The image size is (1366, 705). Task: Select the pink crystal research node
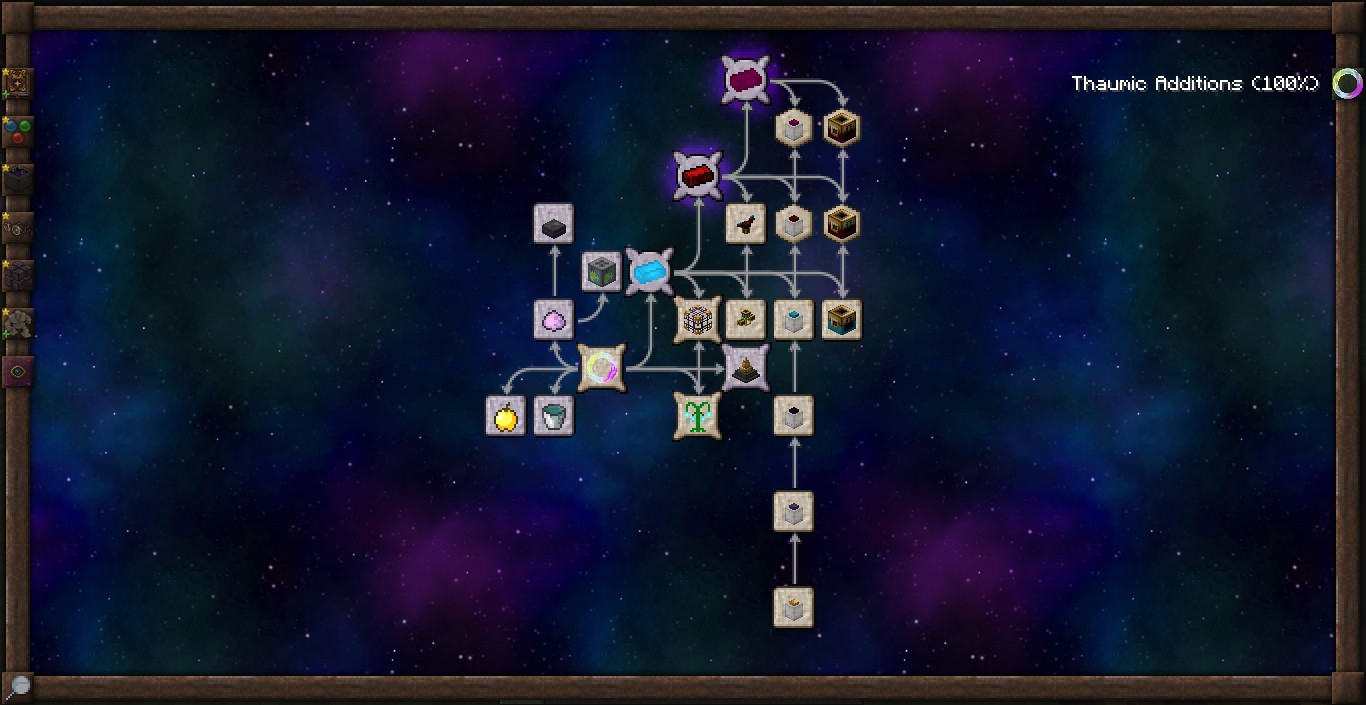[x=553, y=319]
